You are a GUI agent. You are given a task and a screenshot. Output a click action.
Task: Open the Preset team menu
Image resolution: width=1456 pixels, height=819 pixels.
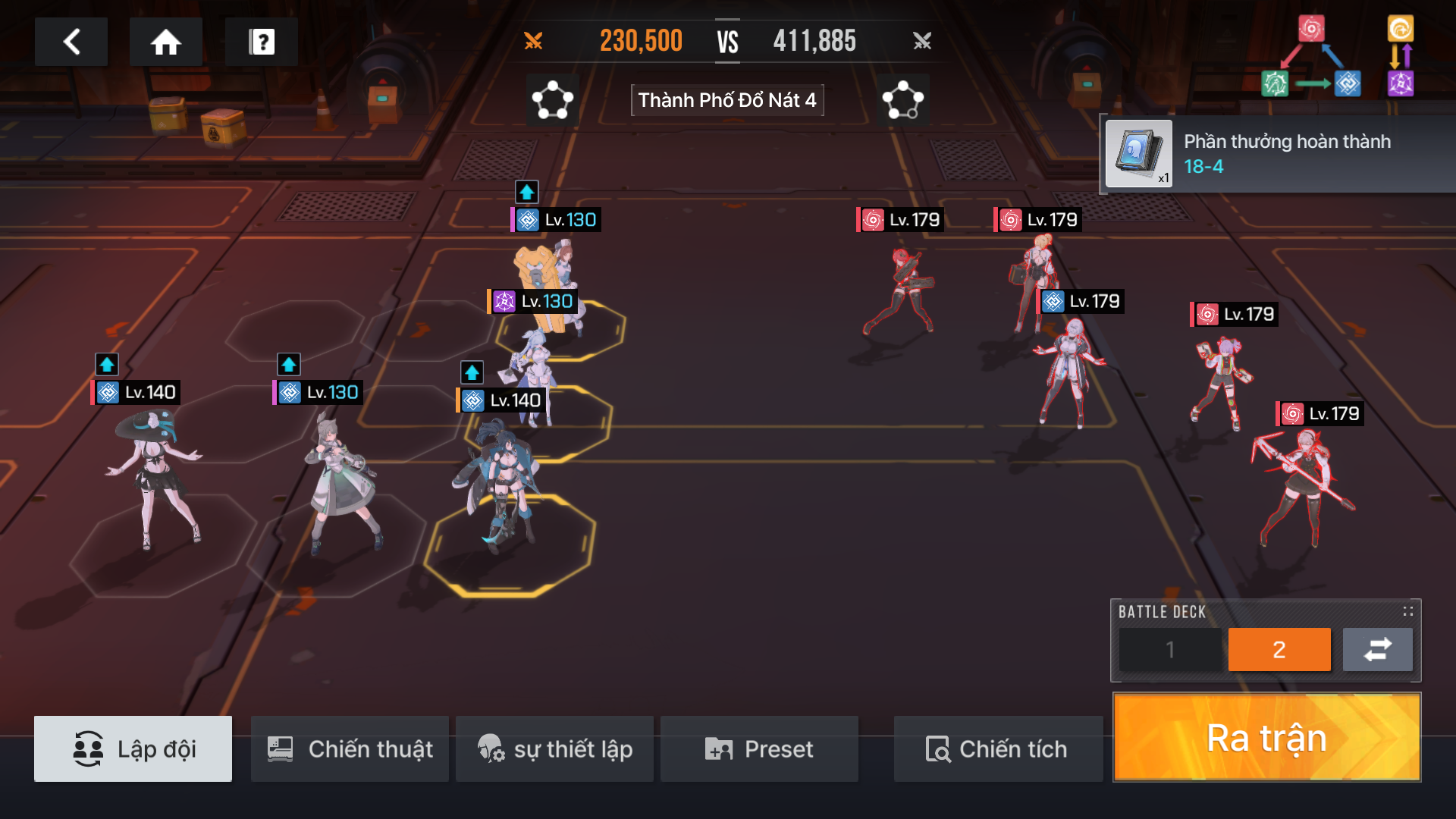tap(759, 748)
